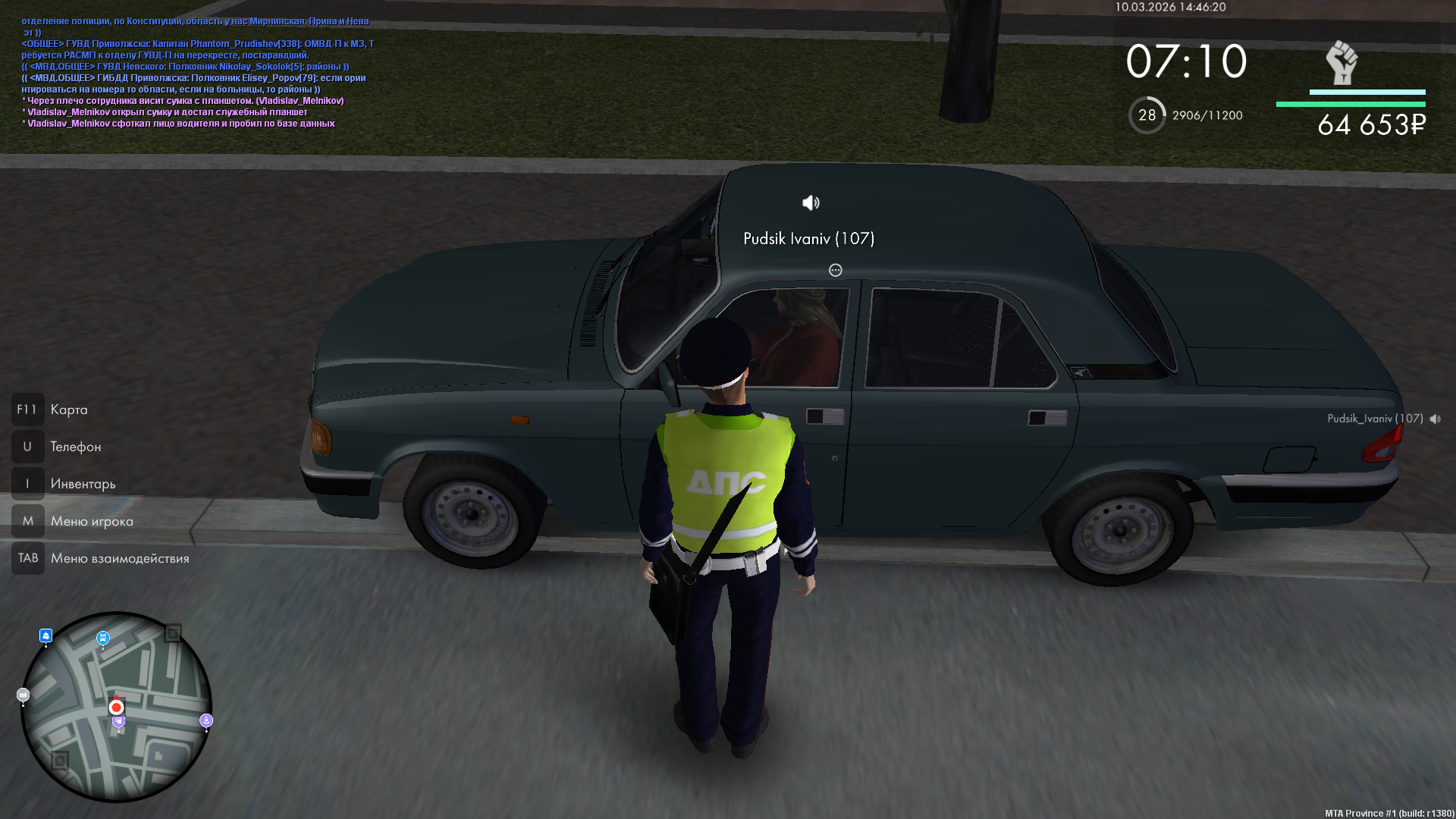Select the car service marker on minimap
1456x819 pixels.
(103, 639)
